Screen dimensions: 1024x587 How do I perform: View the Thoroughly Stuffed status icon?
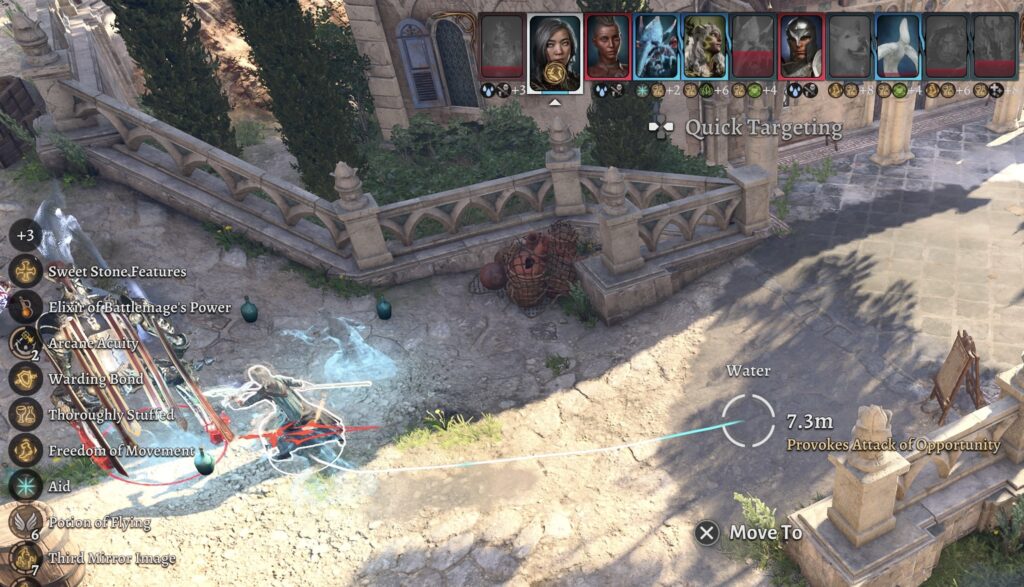(25, 414)
